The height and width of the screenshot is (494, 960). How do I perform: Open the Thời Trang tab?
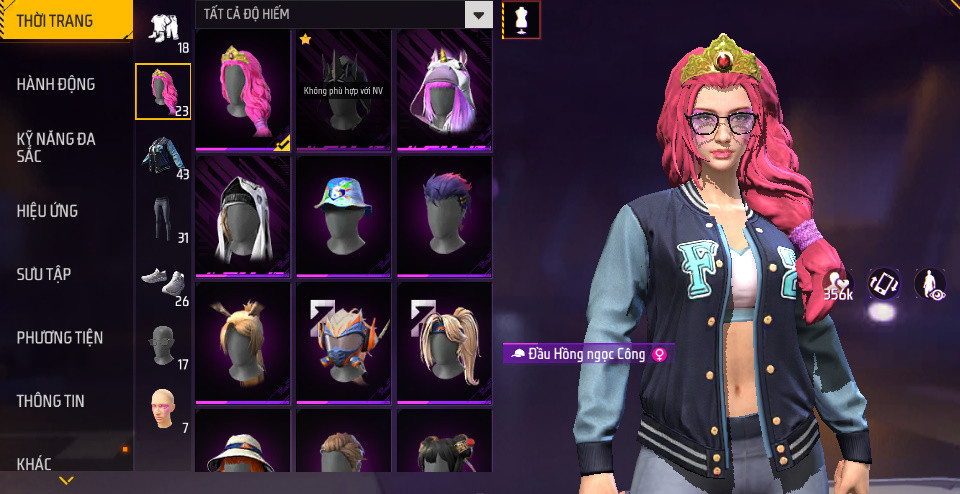click(x=55, y=21)
